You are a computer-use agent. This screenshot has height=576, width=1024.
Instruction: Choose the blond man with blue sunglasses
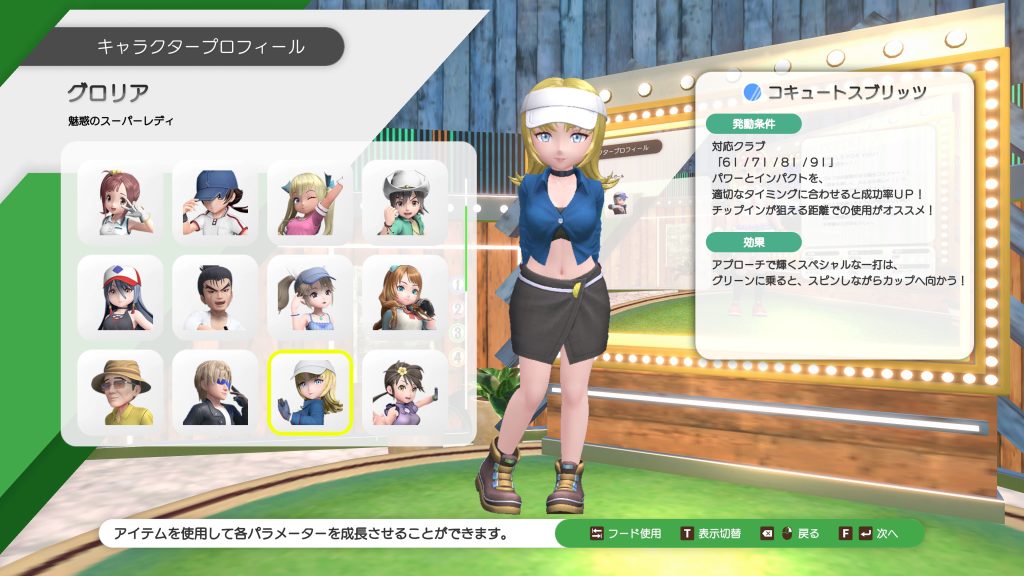[215, 392]
